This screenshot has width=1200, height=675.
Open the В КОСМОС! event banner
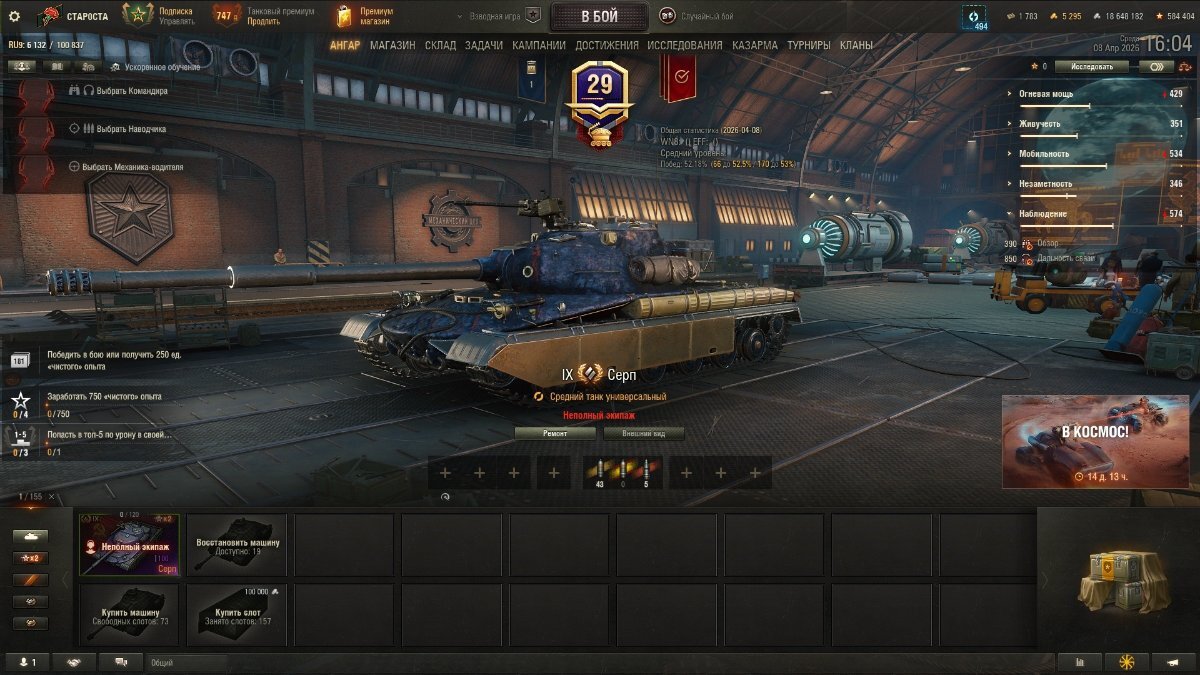(1095, 441)
